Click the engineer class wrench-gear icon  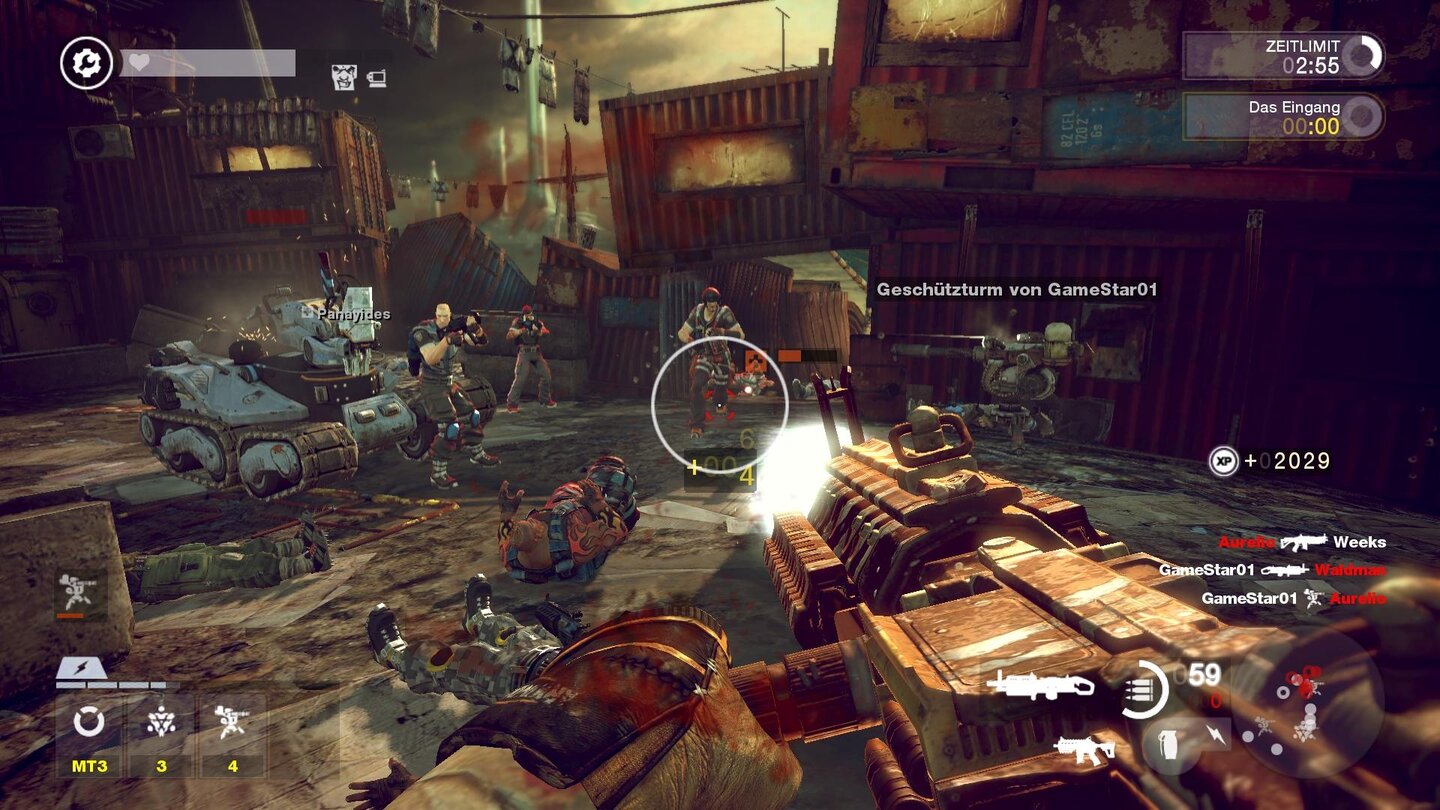(x=87, y=64)
